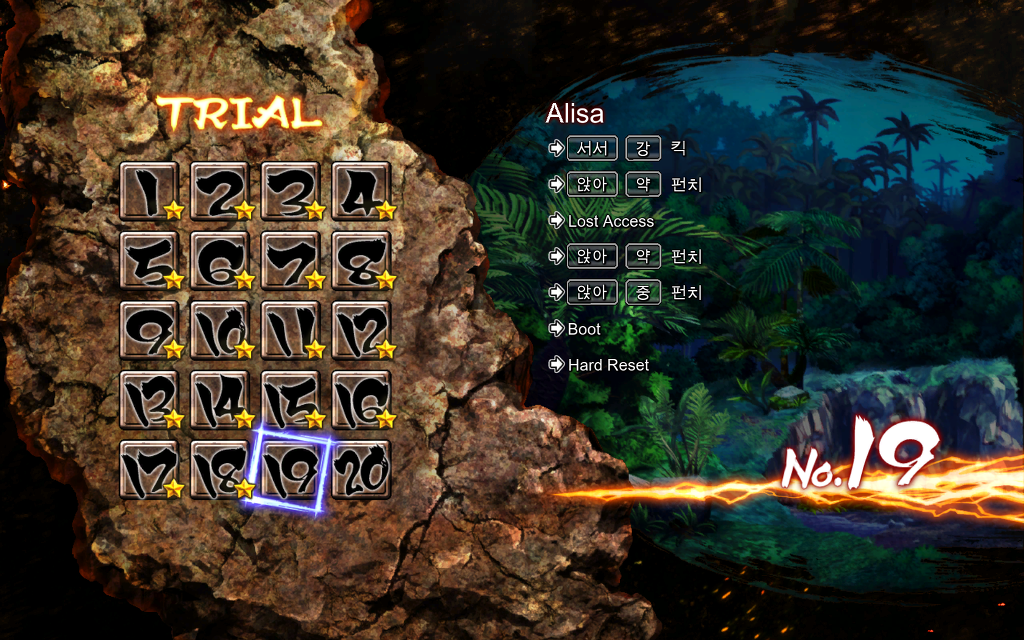Open trial number 3
This screenshot has width=1024, height=640.
point(291,191)
